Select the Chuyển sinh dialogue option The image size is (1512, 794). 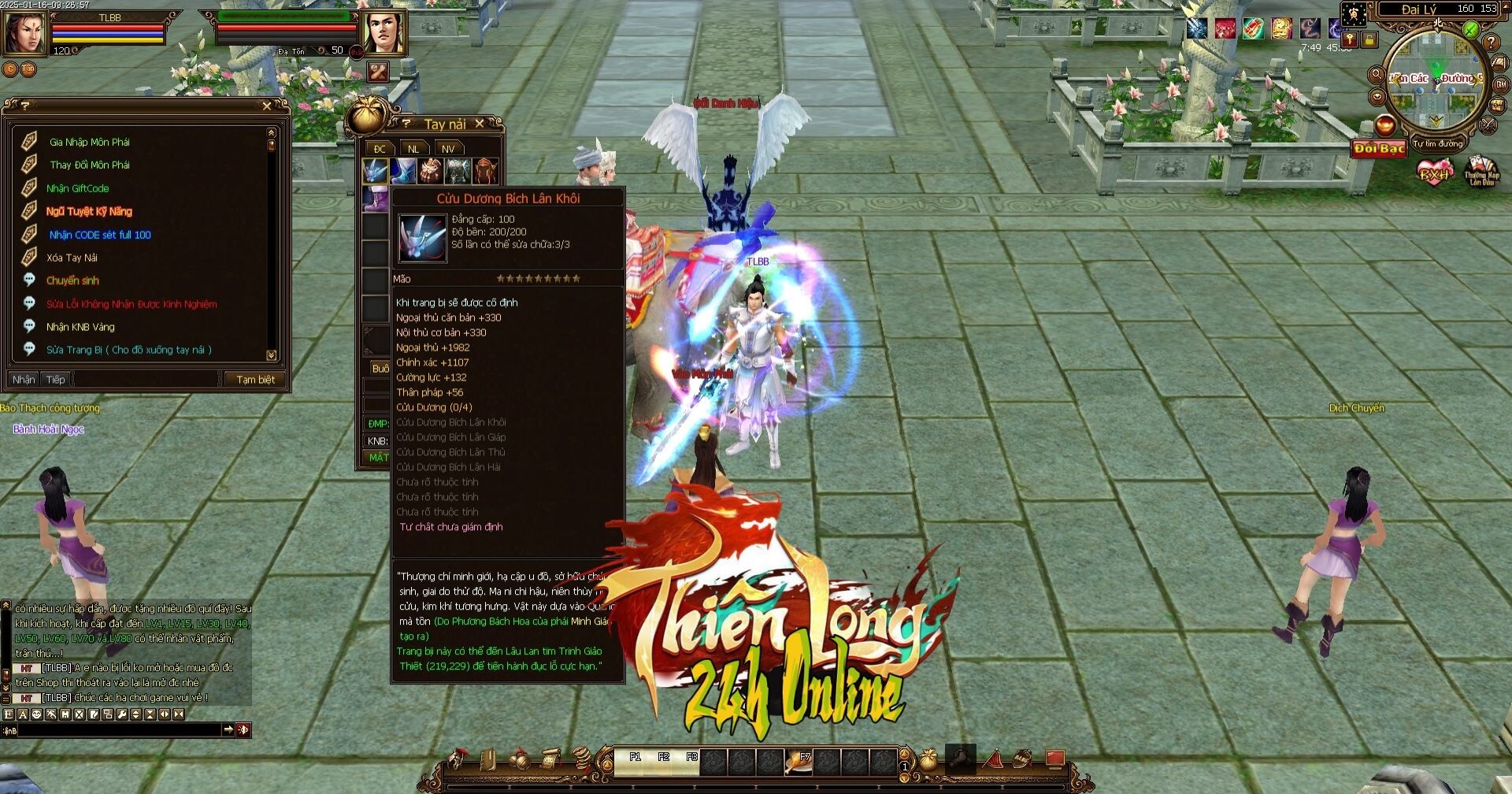72,280
